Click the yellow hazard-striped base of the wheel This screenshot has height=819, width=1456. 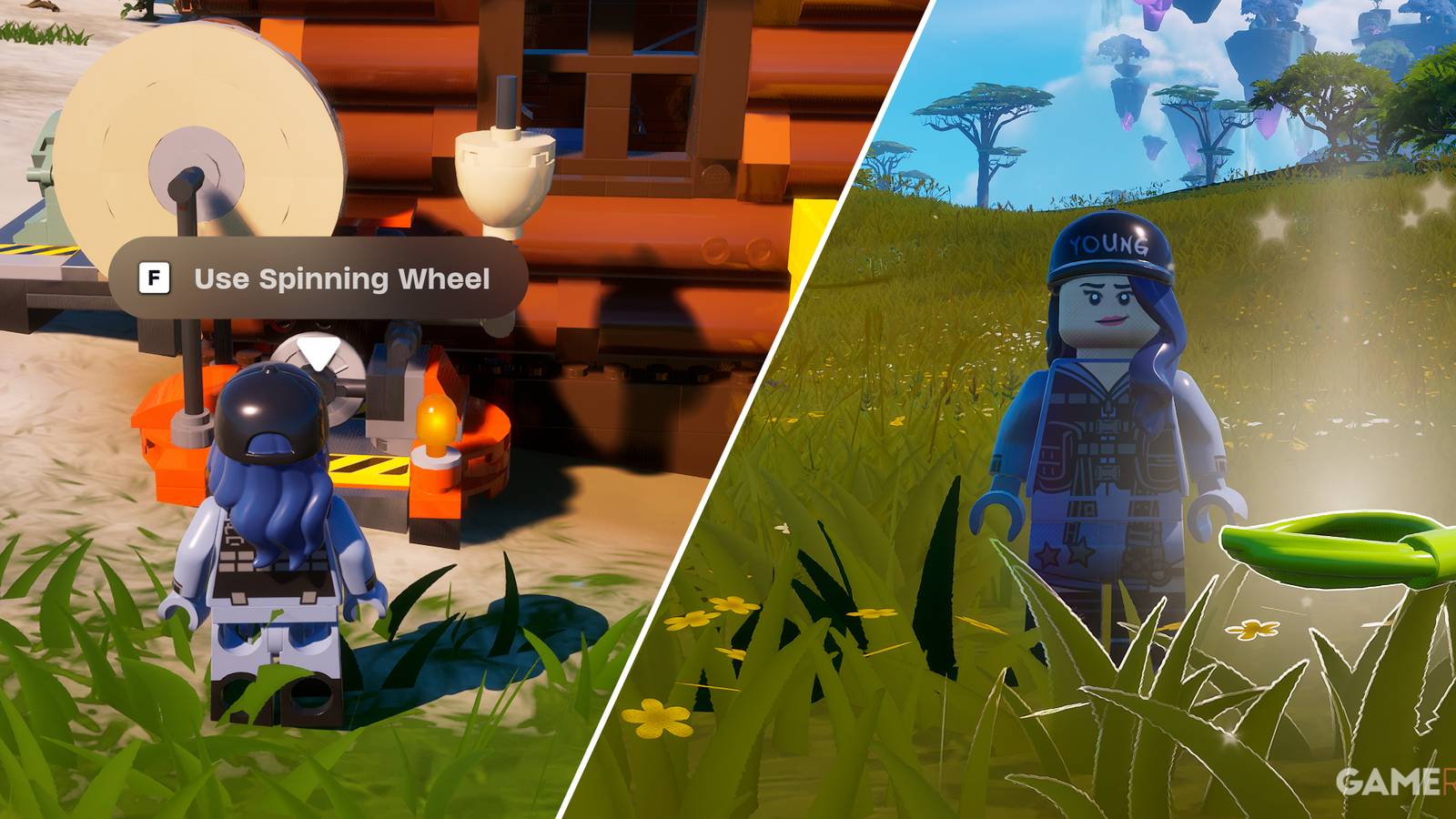tap(364, 469)
